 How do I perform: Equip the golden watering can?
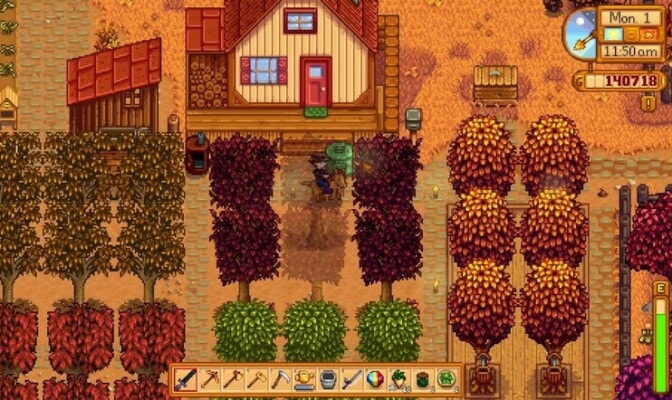[304, 380]
